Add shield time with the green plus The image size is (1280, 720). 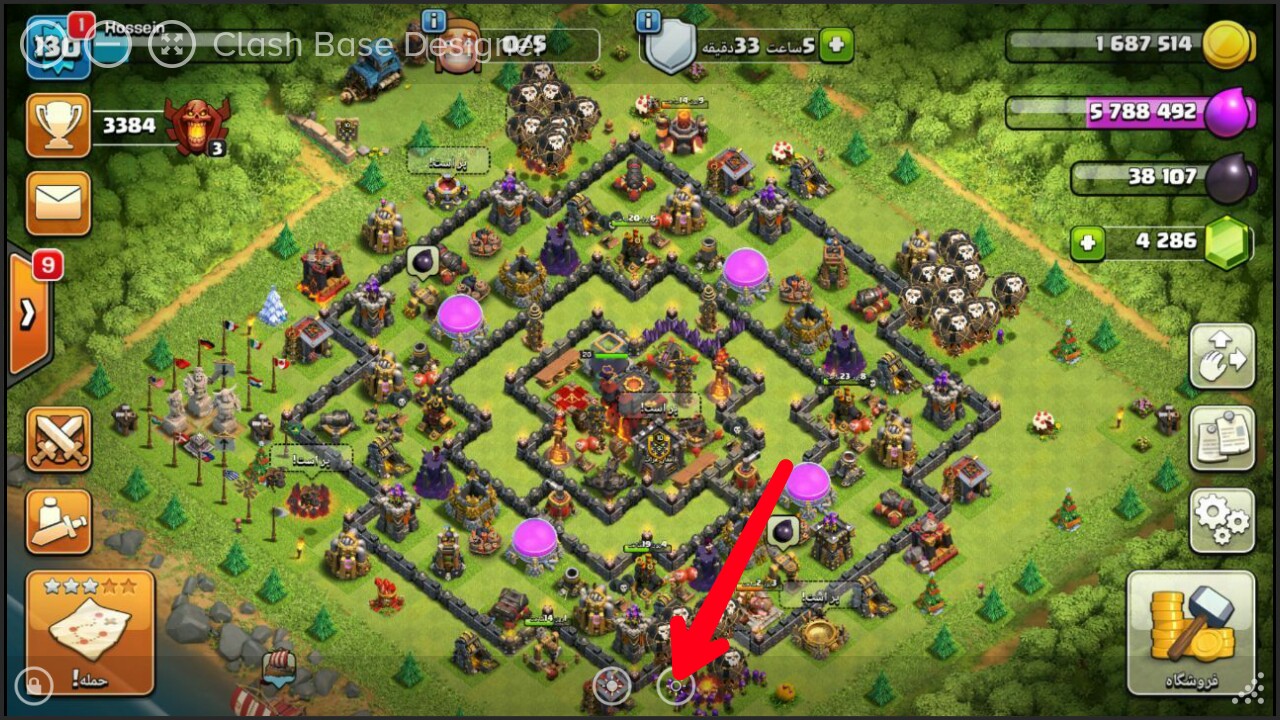[836, 44]
